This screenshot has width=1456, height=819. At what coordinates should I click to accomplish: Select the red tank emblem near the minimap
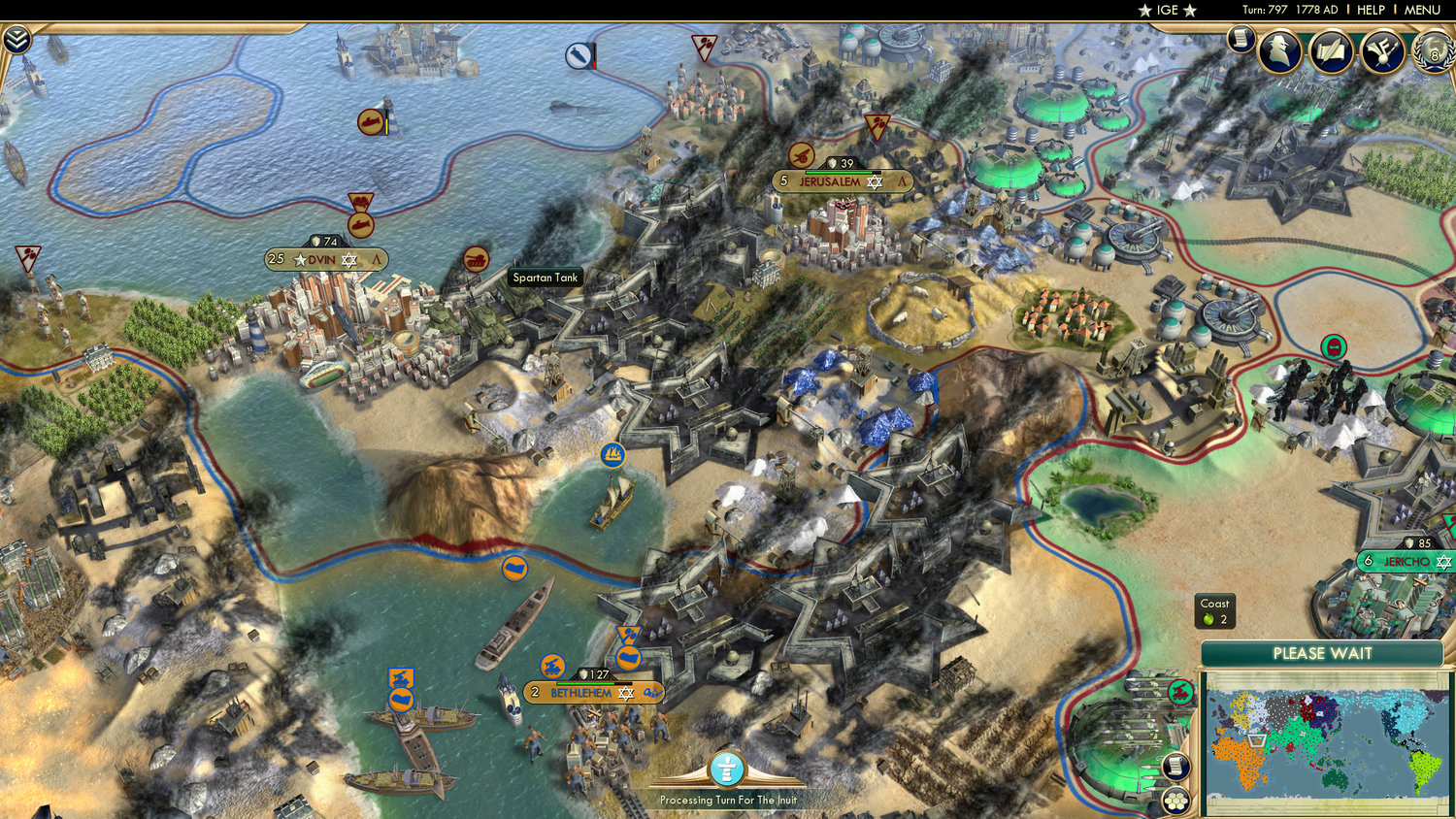coord(1181,690)
